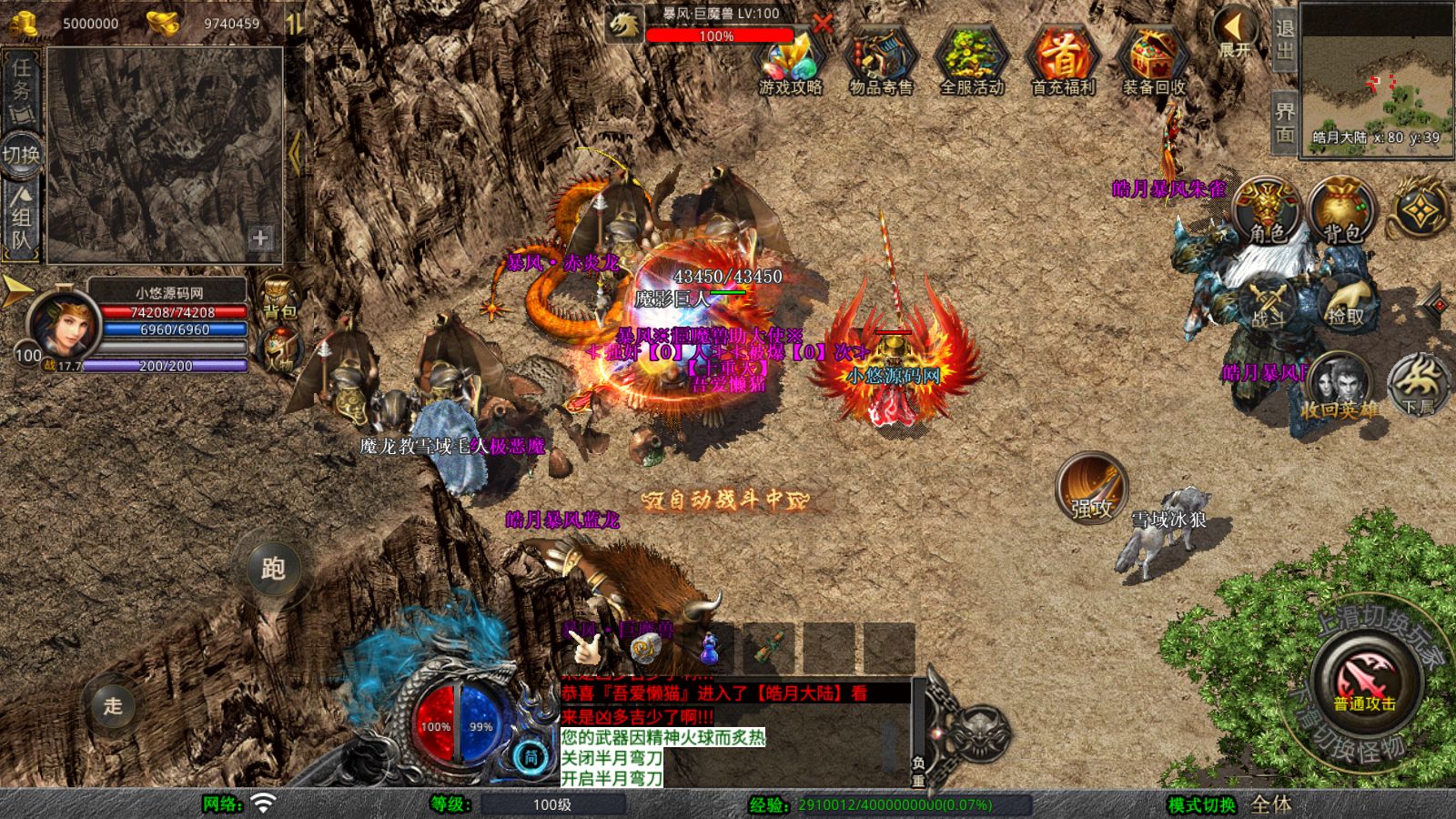The image size is (1456, 819).
Task: Close the target boss health frame
Action: (x=823, y=25)
